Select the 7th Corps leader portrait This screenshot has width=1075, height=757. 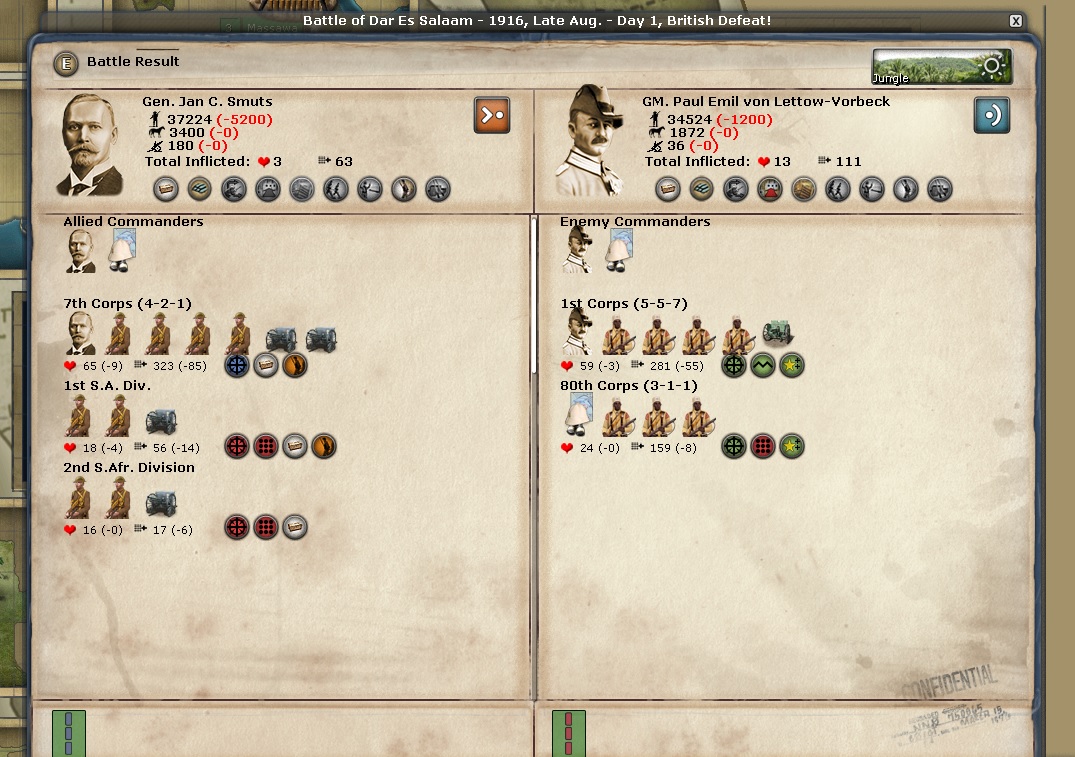pyautogui.click(x=82, y=333)
